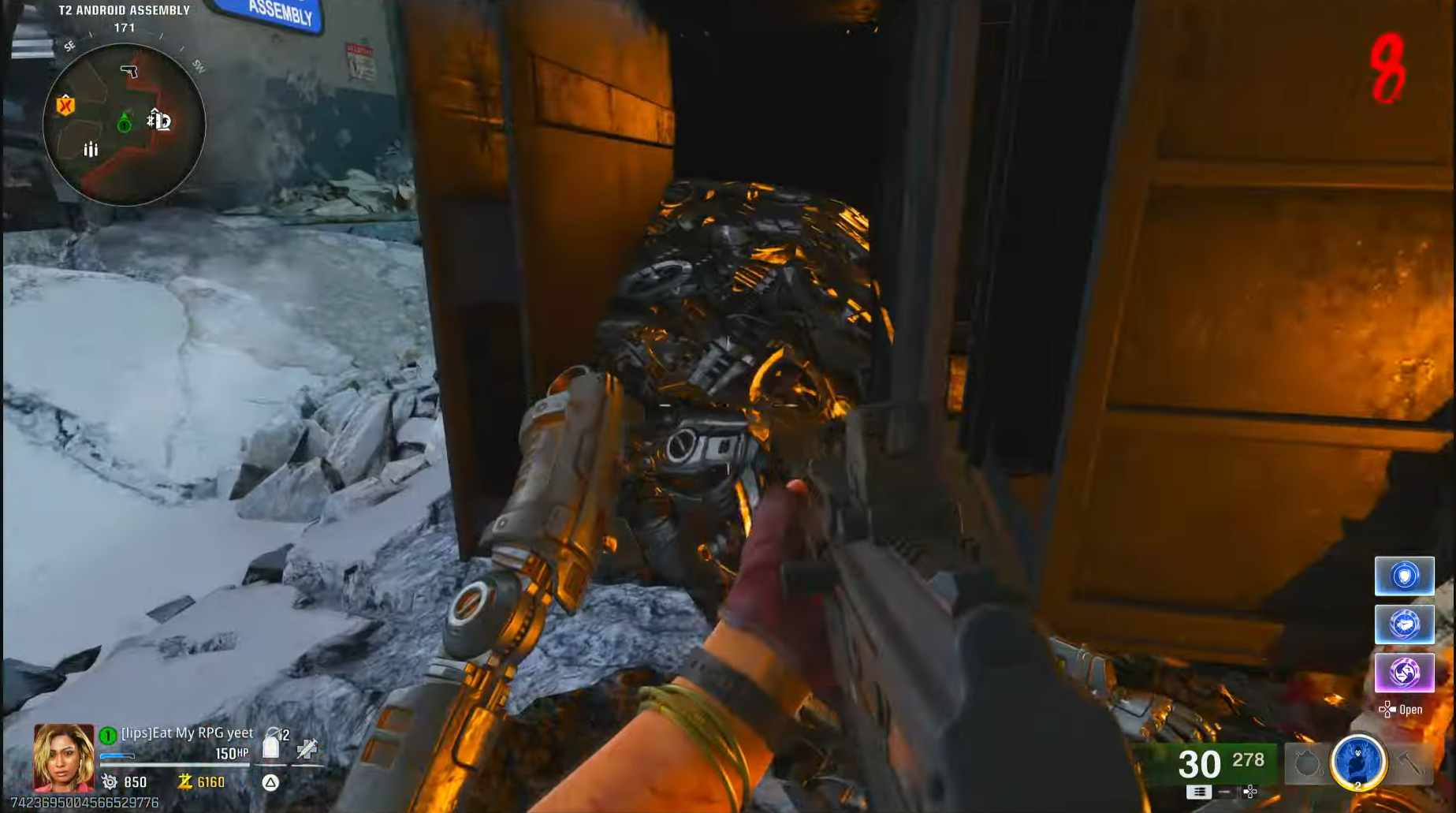The width and height of the screenshot is (1456, 813).
Task: Select the pistol icon on the minimap
Action: 128,71
